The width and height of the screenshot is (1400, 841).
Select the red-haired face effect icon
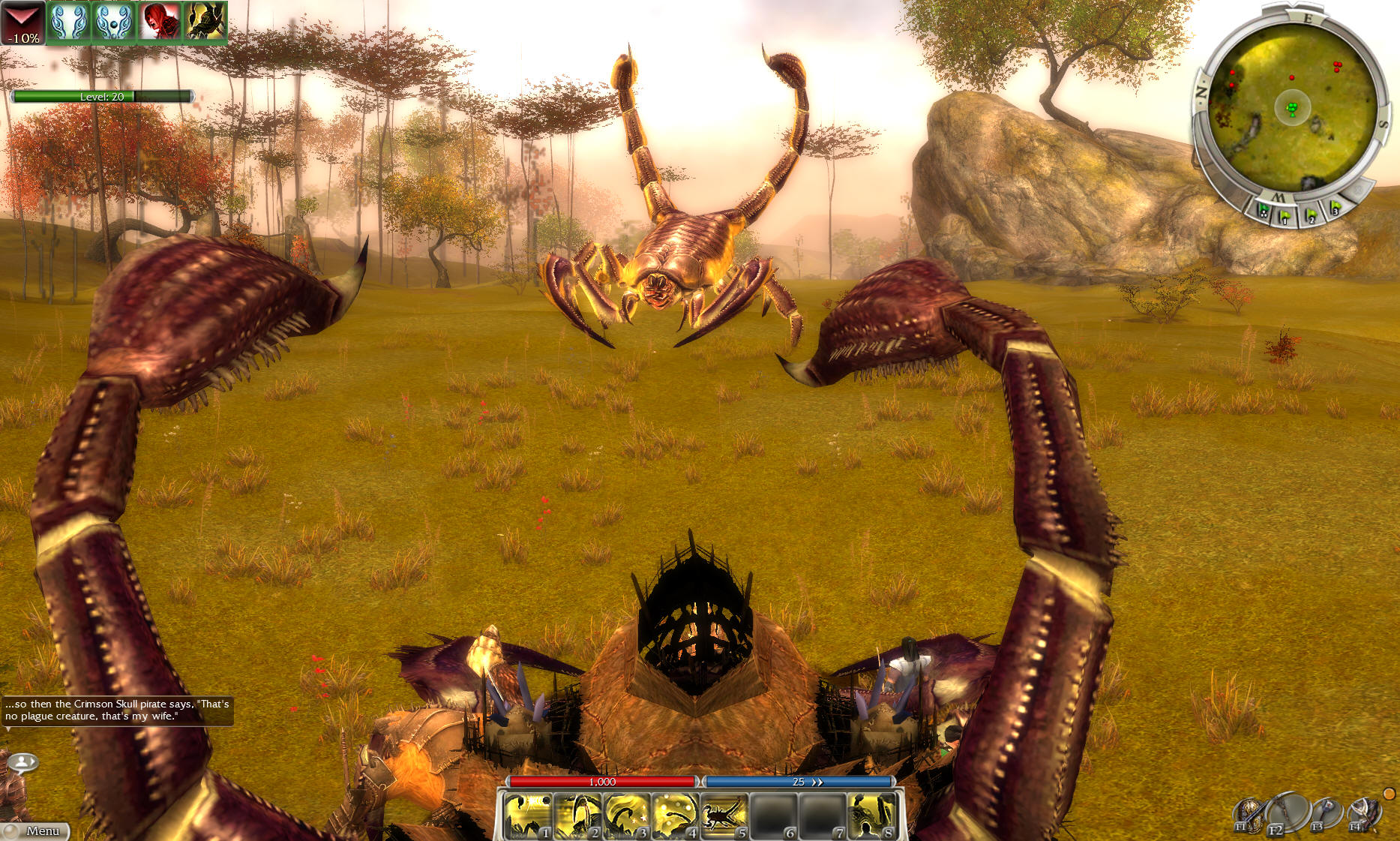click(159, 22)
